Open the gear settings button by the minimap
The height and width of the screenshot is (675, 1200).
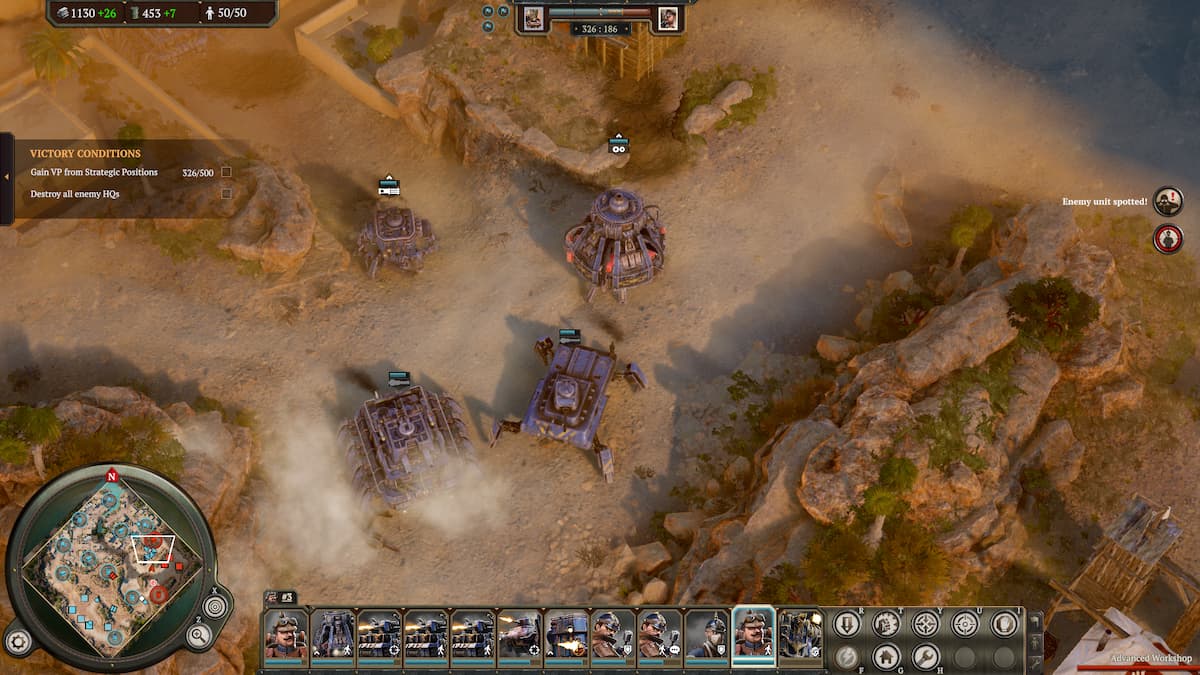pos(17,640)
